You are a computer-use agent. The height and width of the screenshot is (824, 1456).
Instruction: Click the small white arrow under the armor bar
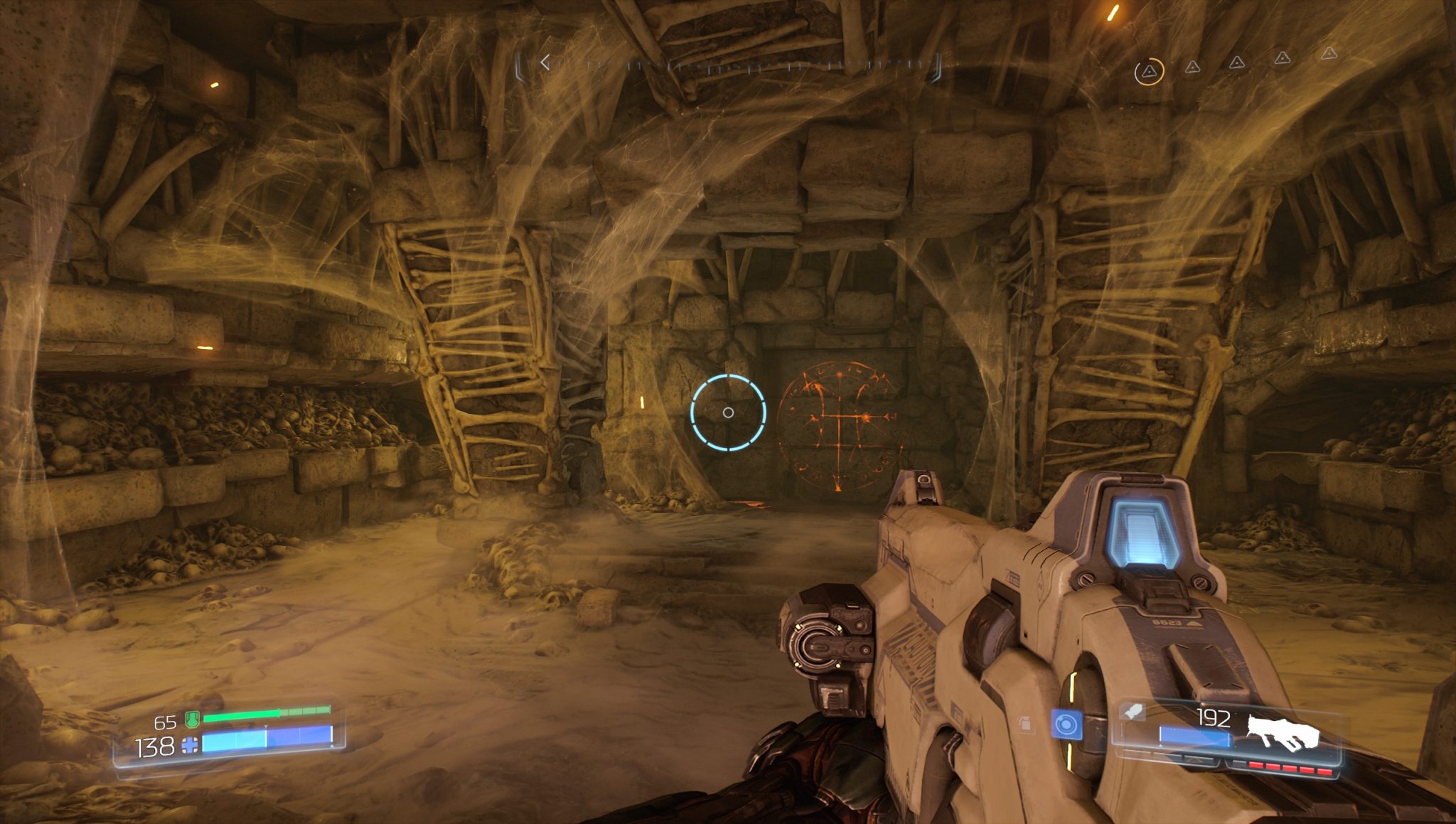(x=266, y=726)
